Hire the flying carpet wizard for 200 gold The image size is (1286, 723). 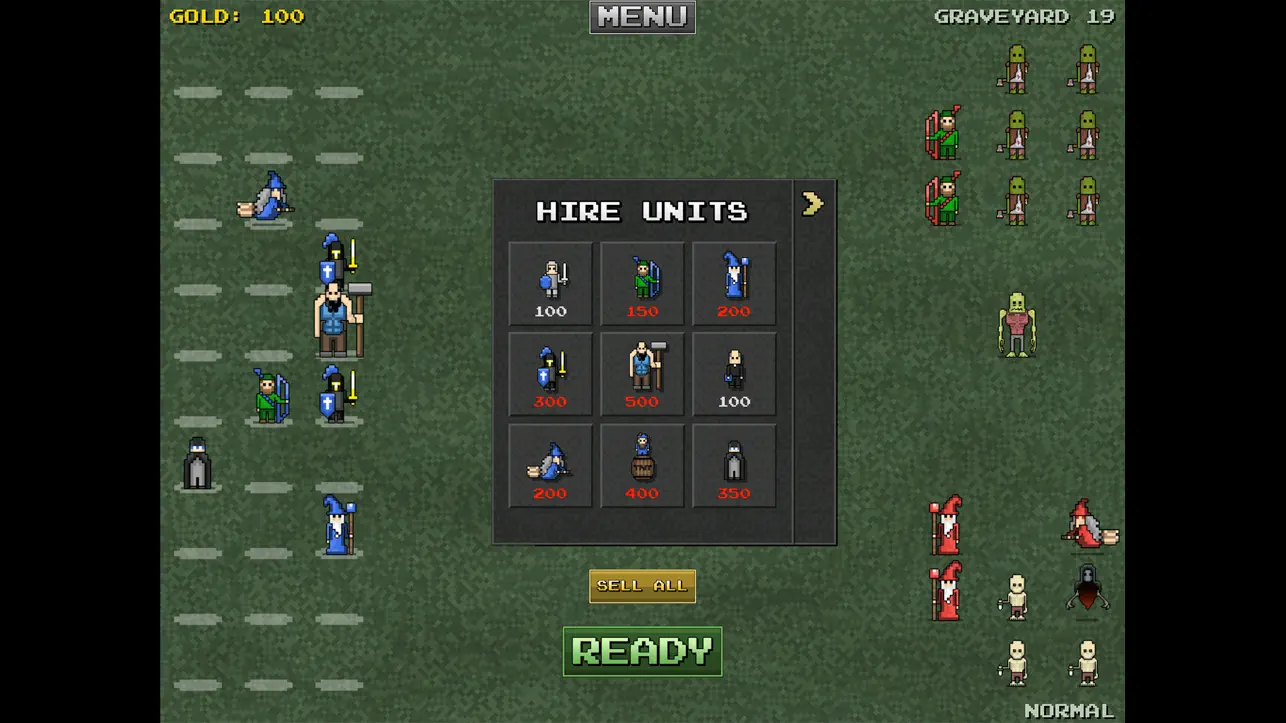point(549,465)
